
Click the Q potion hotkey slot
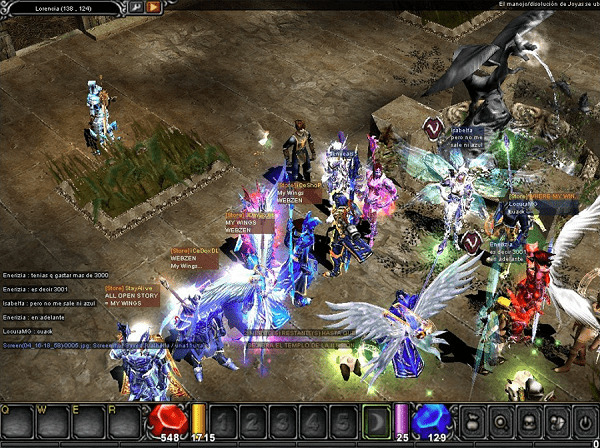click(x=16, y=424)
